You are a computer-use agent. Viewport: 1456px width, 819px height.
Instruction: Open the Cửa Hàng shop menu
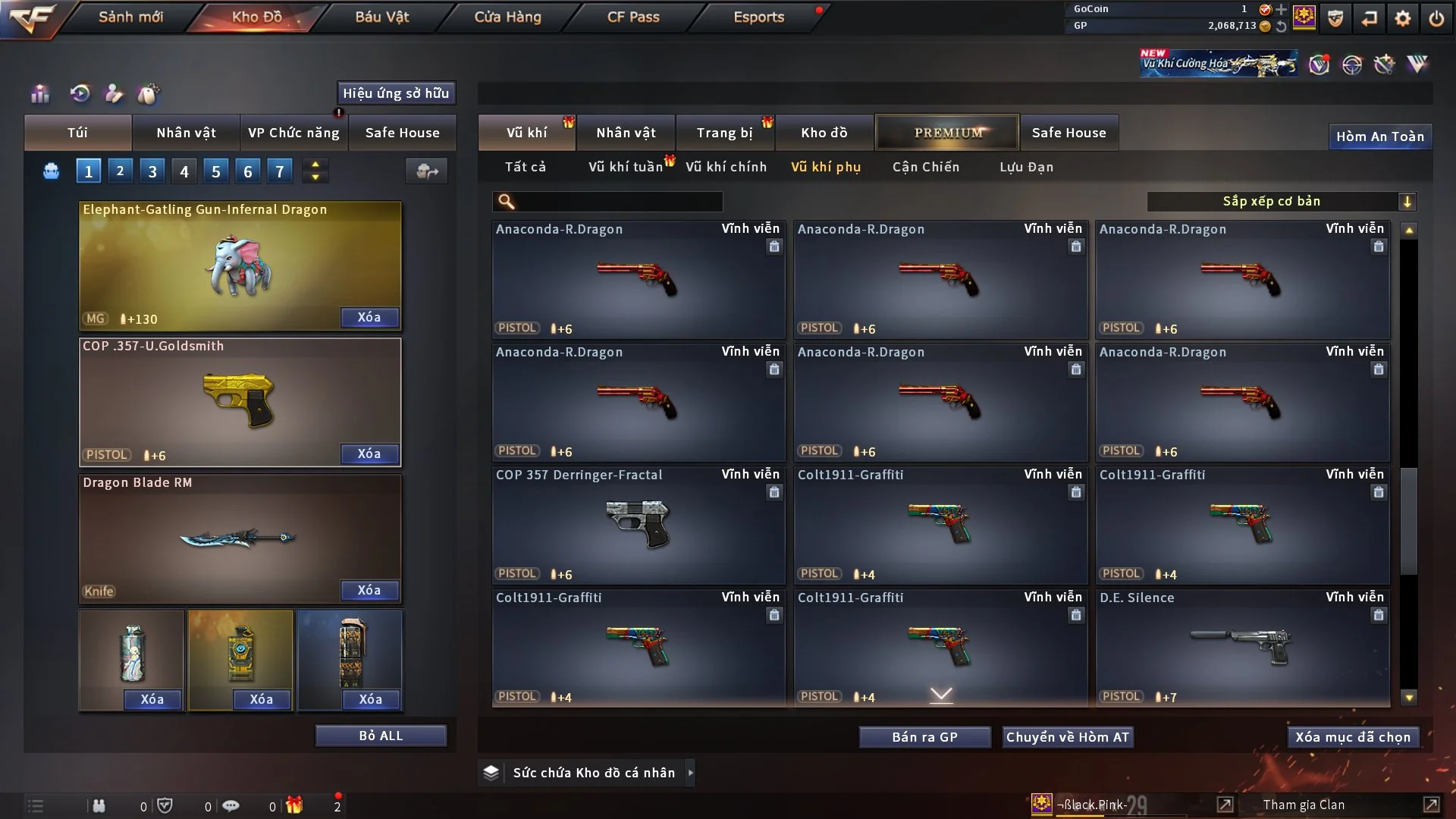507,17
